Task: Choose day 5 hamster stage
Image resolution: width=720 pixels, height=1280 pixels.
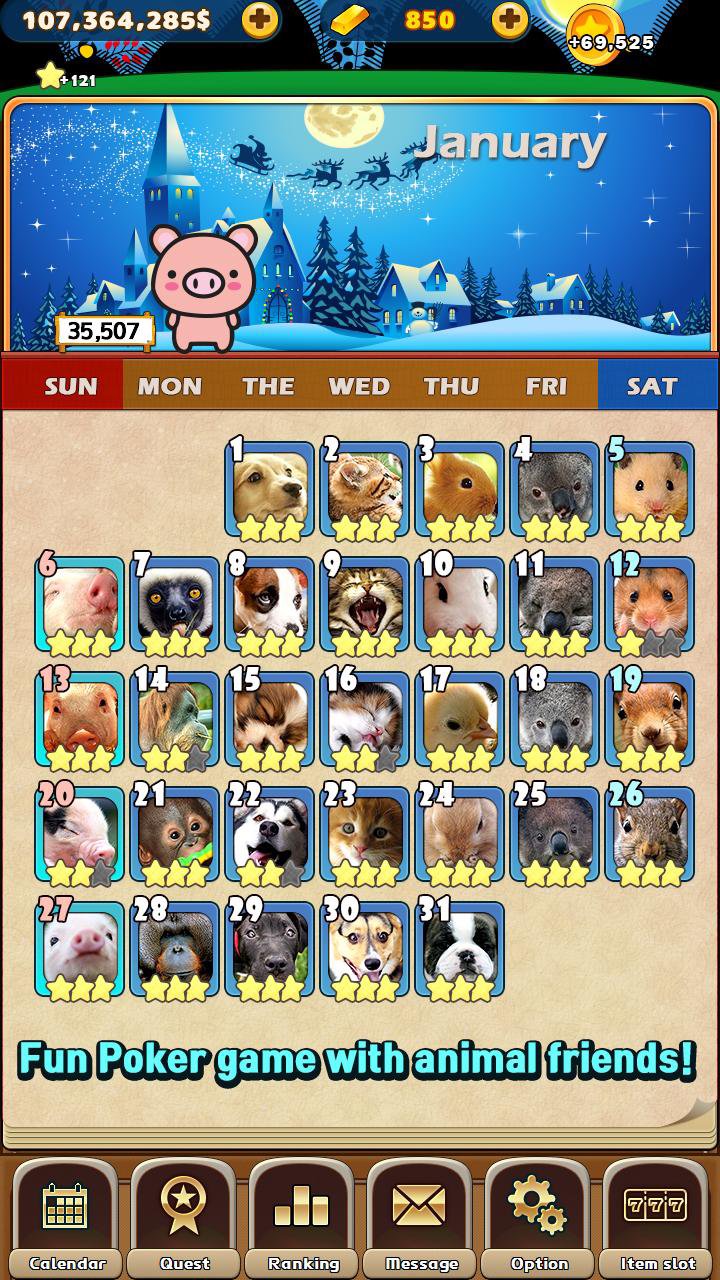Action: click(x=650, y=490)
